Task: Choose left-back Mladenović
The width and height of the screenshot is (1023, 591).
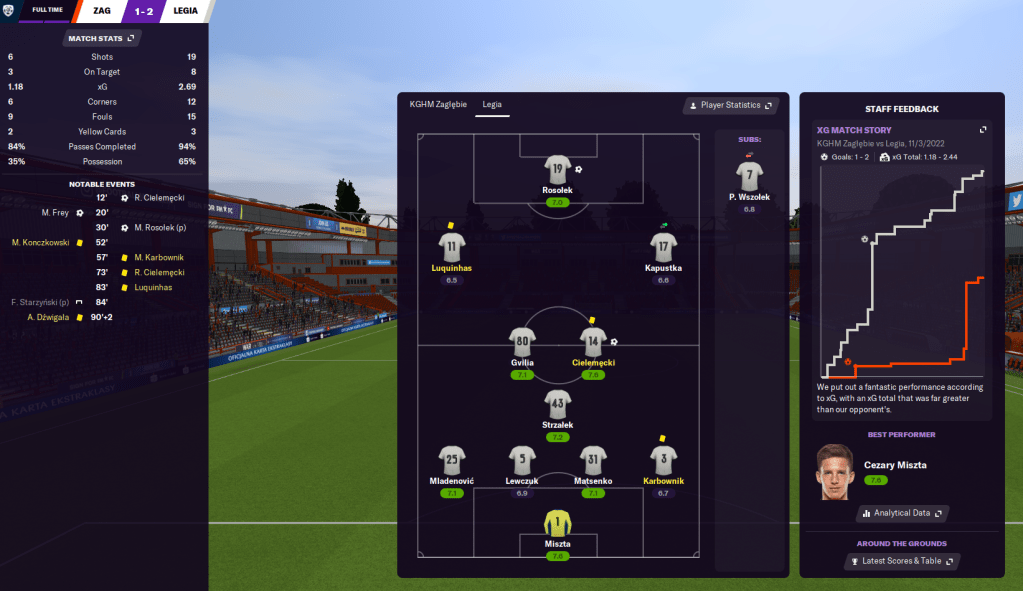Action: pos(452,461)
